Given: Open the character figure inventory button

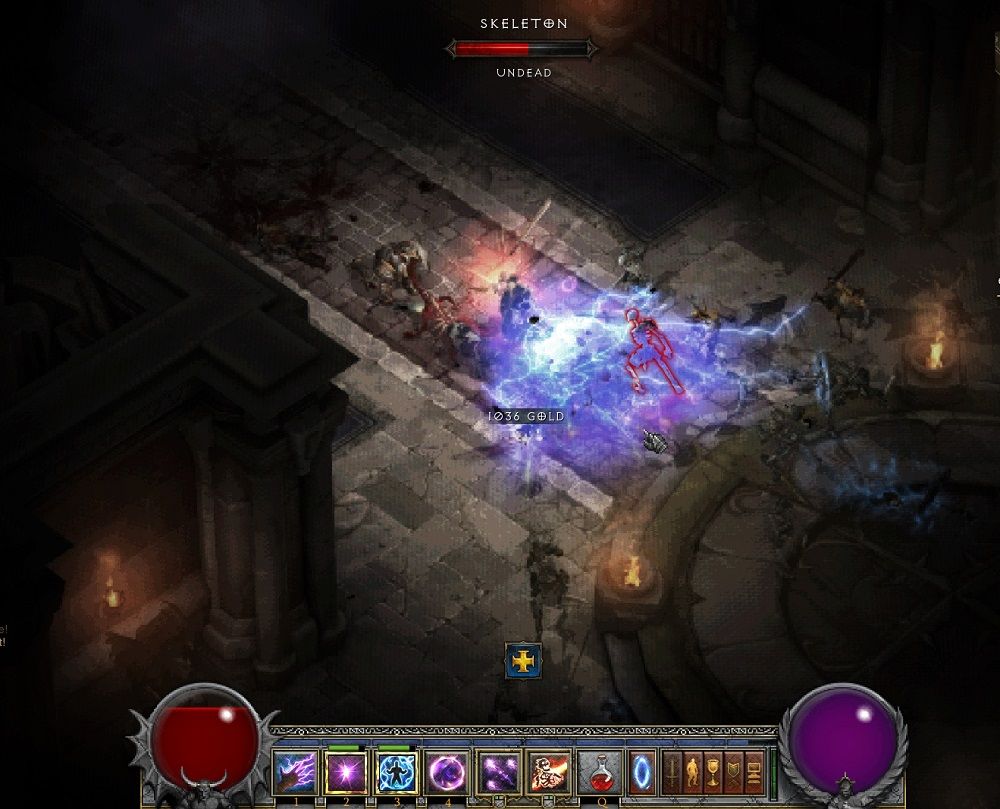Looking at the screenshot, I should coord(694,773).
